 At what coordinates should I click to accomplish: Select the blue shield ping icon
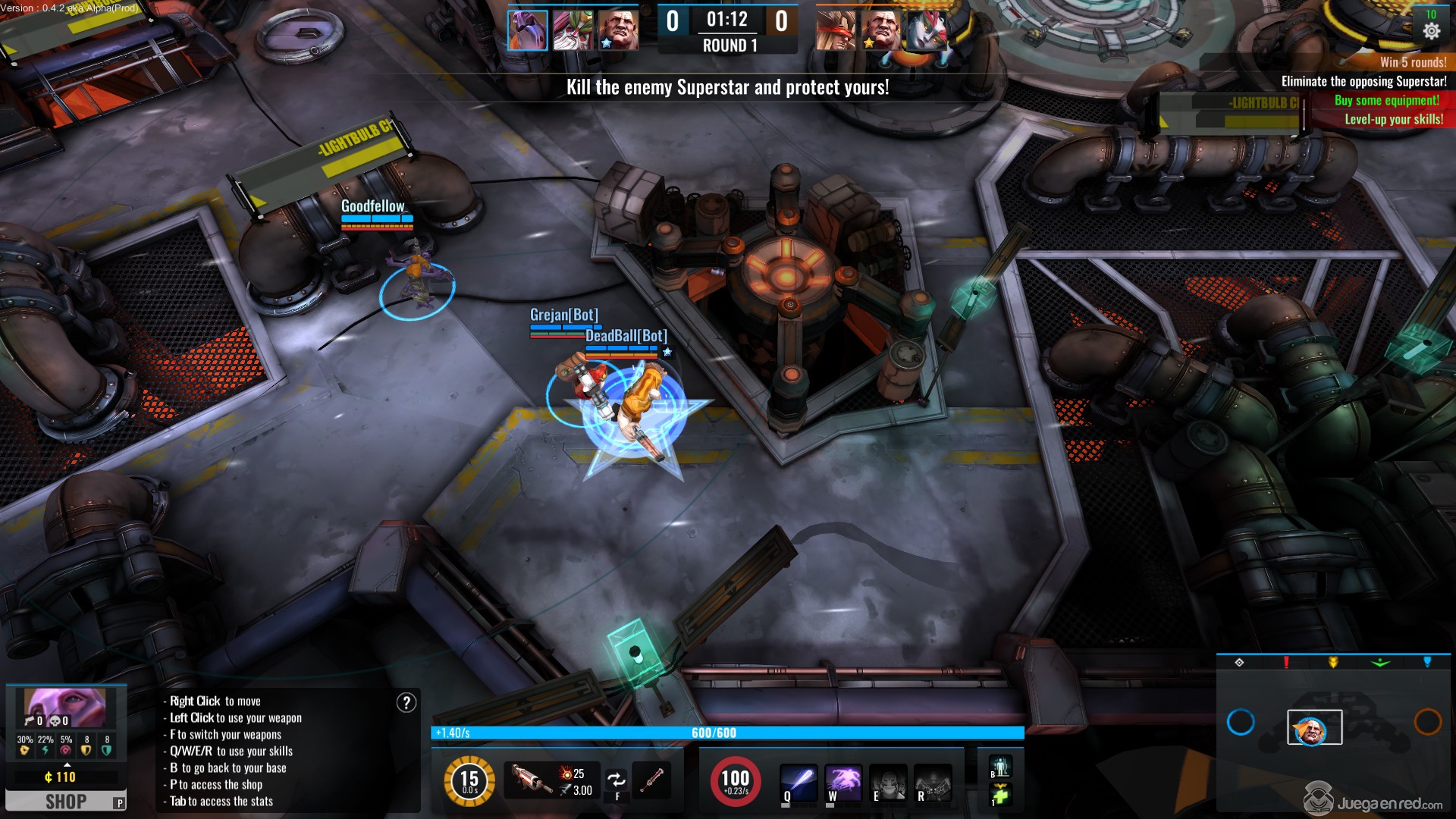click(1427, 662)
